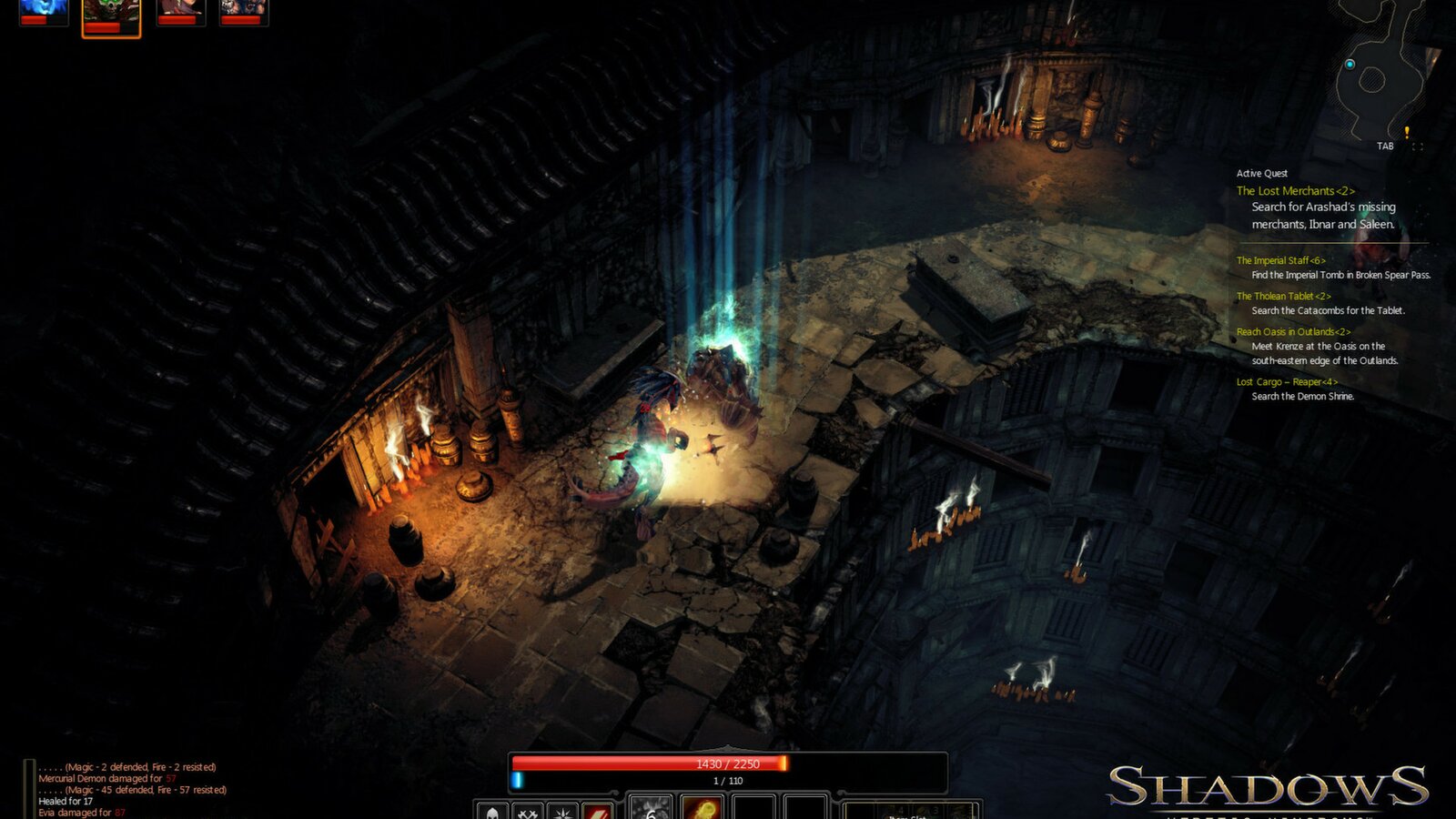Viewport: 1456px width, 819px height.
Task: Click the red slash skill icon
Action: [598, 814]
